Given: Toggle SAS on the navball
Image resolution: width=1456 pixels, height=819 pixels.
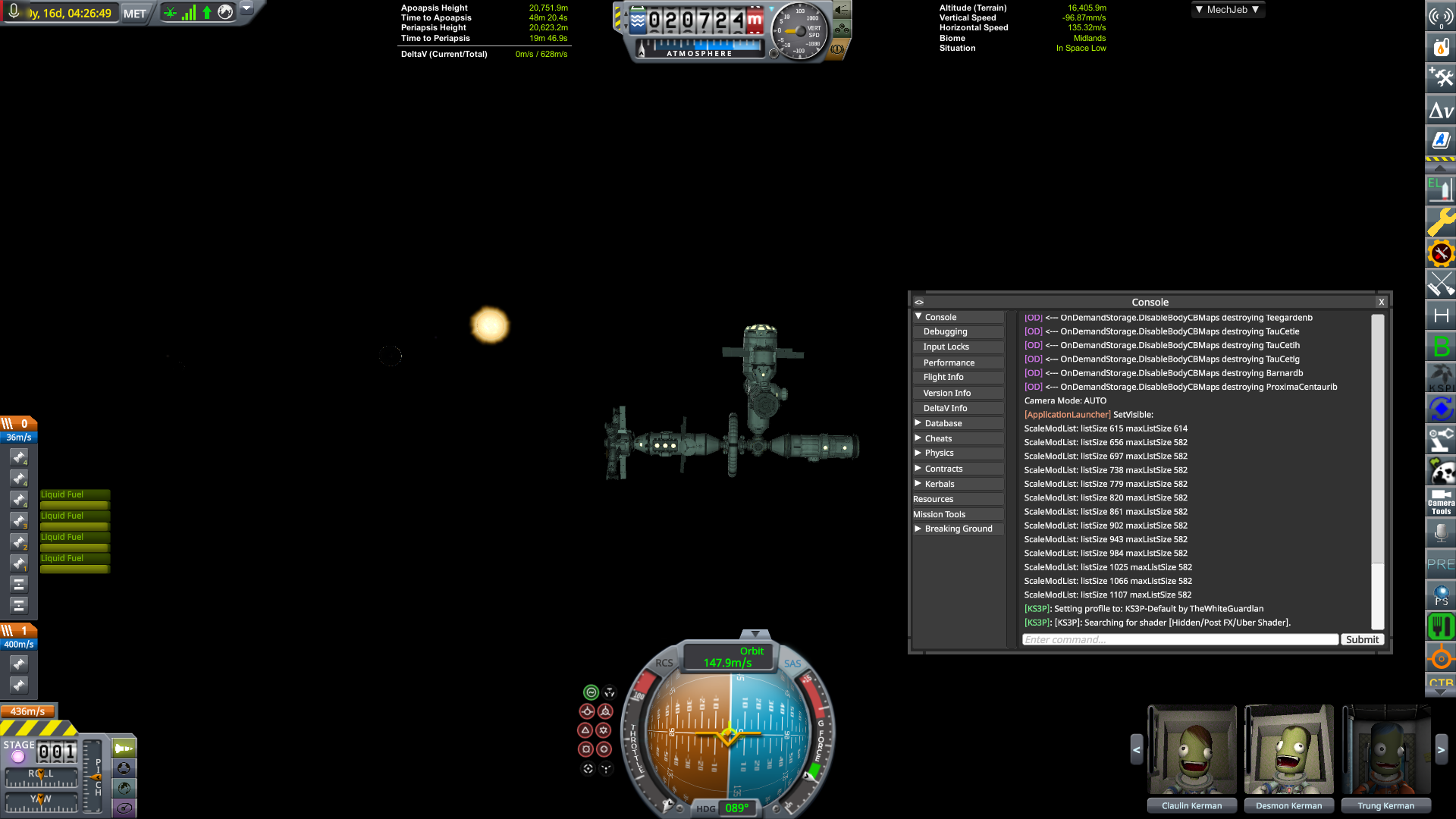Looking at the screenshot, I should (x=793, y=664).
